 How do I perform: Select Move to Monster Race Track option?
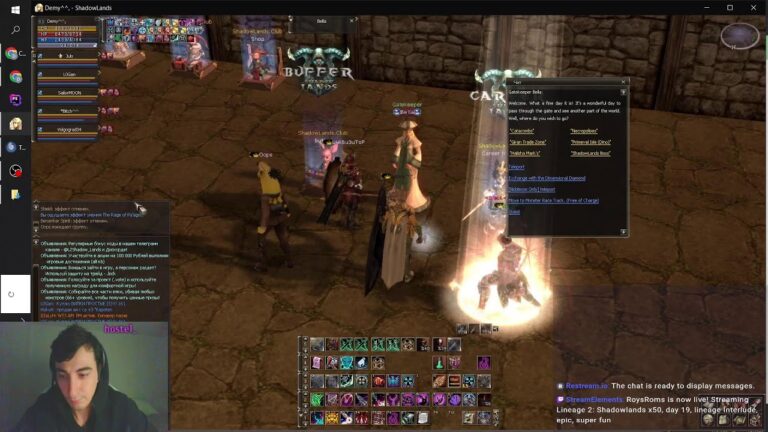click(x=553, y=200)
